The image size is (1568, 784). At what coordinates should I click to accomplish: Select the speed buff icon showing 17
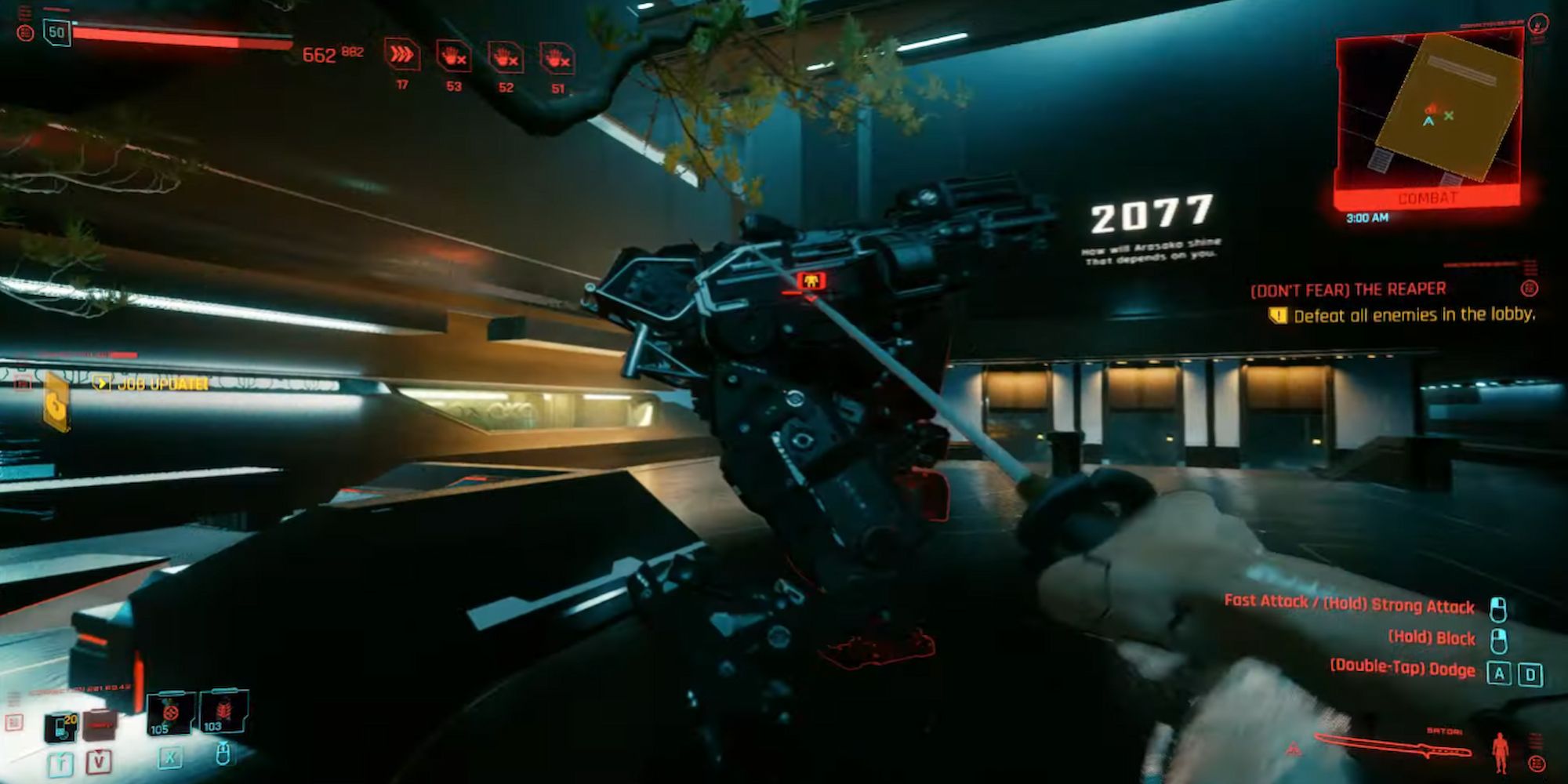tap(401, 53)
